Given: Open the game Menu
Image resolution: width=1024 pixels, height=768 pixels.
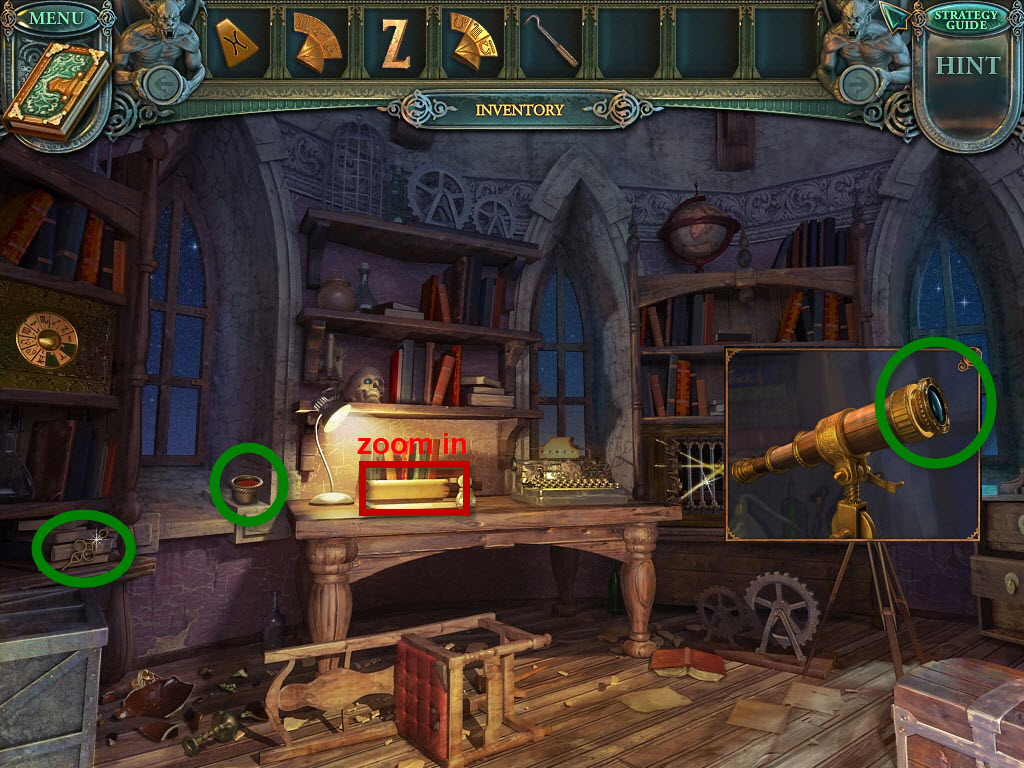Looking at the screenshot, I should [x=56, y=17].
